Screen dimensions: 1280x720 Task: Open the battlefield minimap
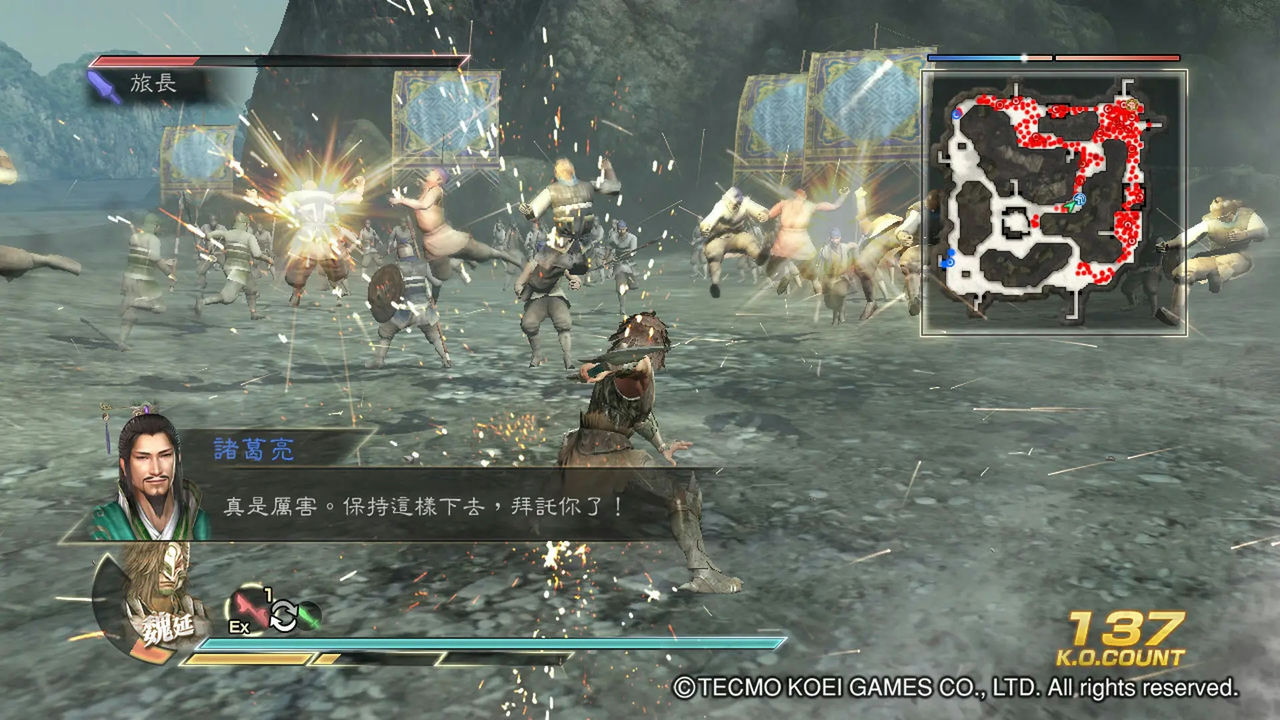[x=1054, y=202]
